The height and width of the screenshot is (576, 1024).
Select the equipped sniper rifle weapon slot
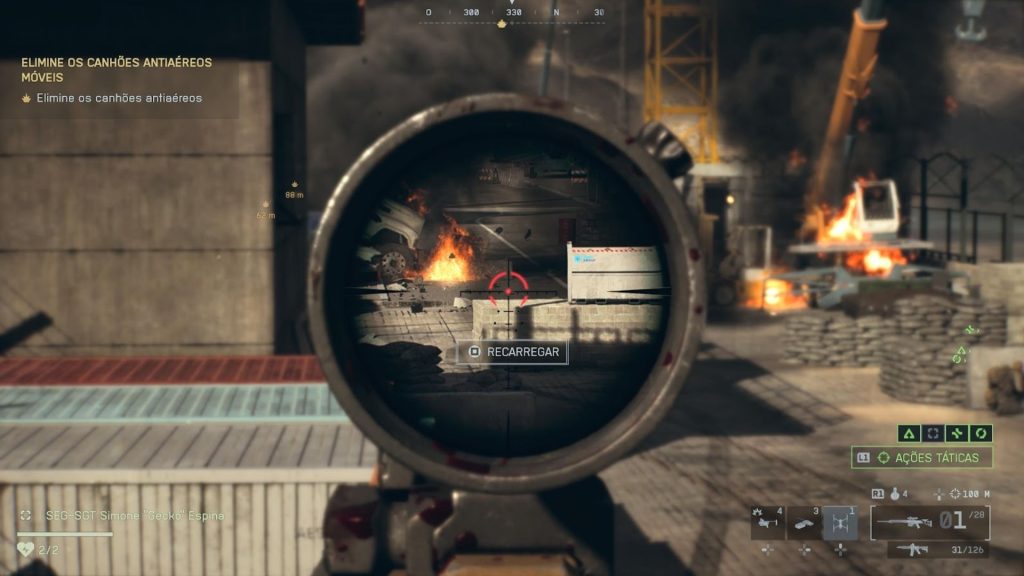pos(930,521)
